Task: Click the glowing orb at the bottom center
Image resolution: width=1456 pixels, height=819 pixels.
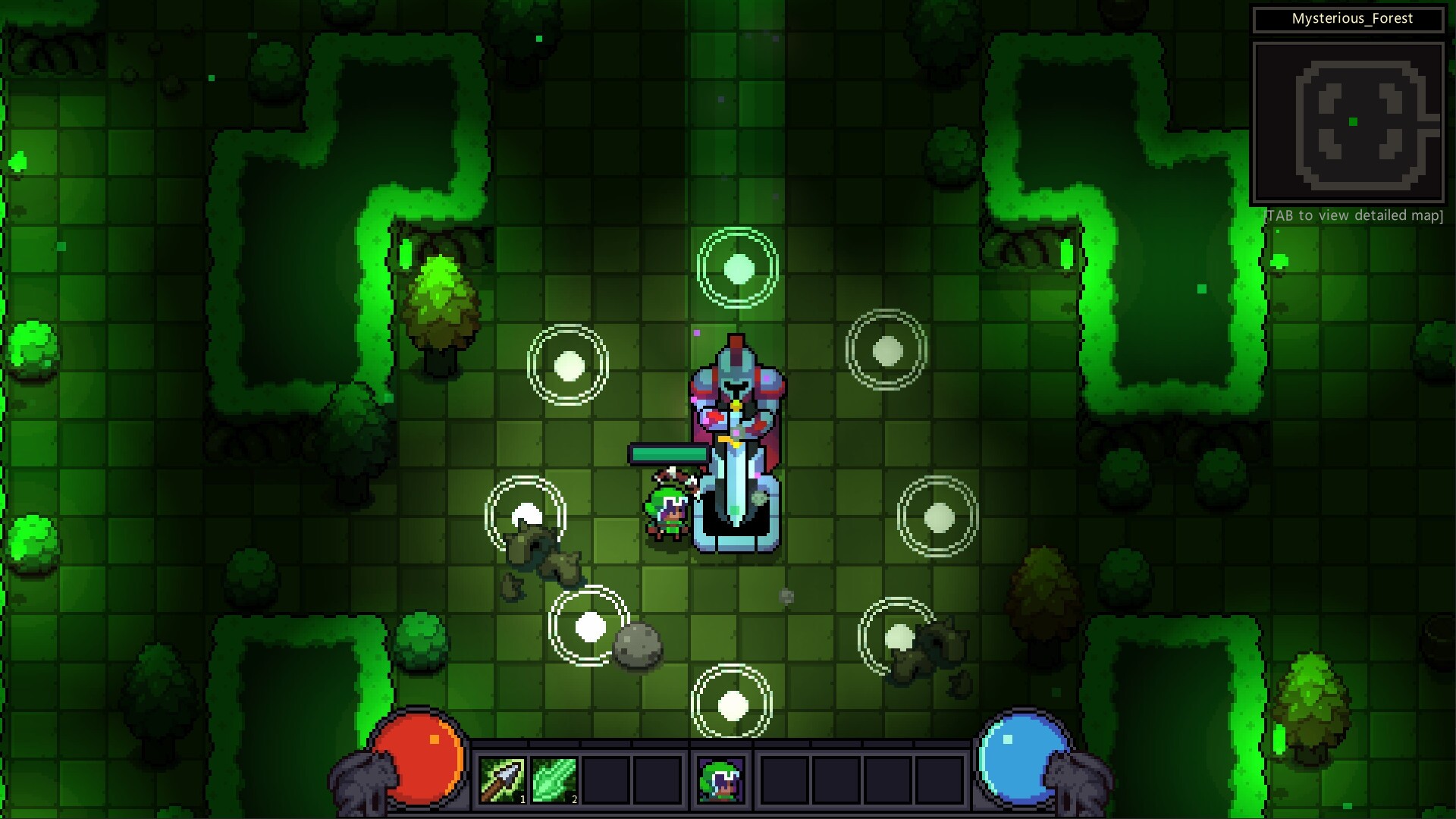Action: click(733, 705)
